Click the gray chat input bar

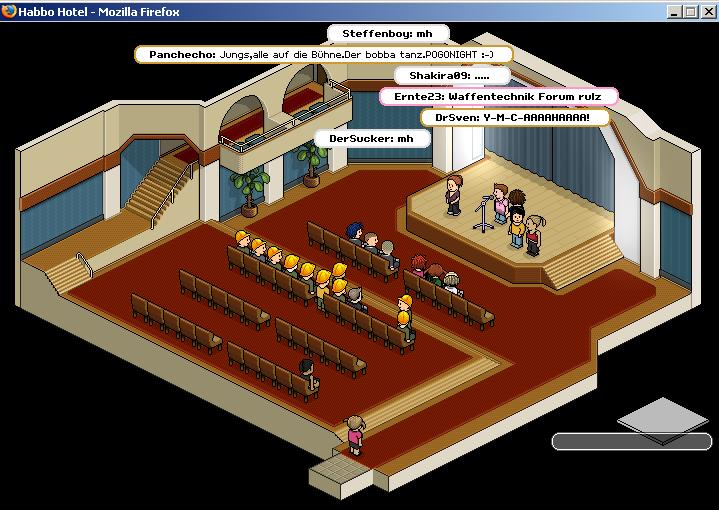[631, 441]
